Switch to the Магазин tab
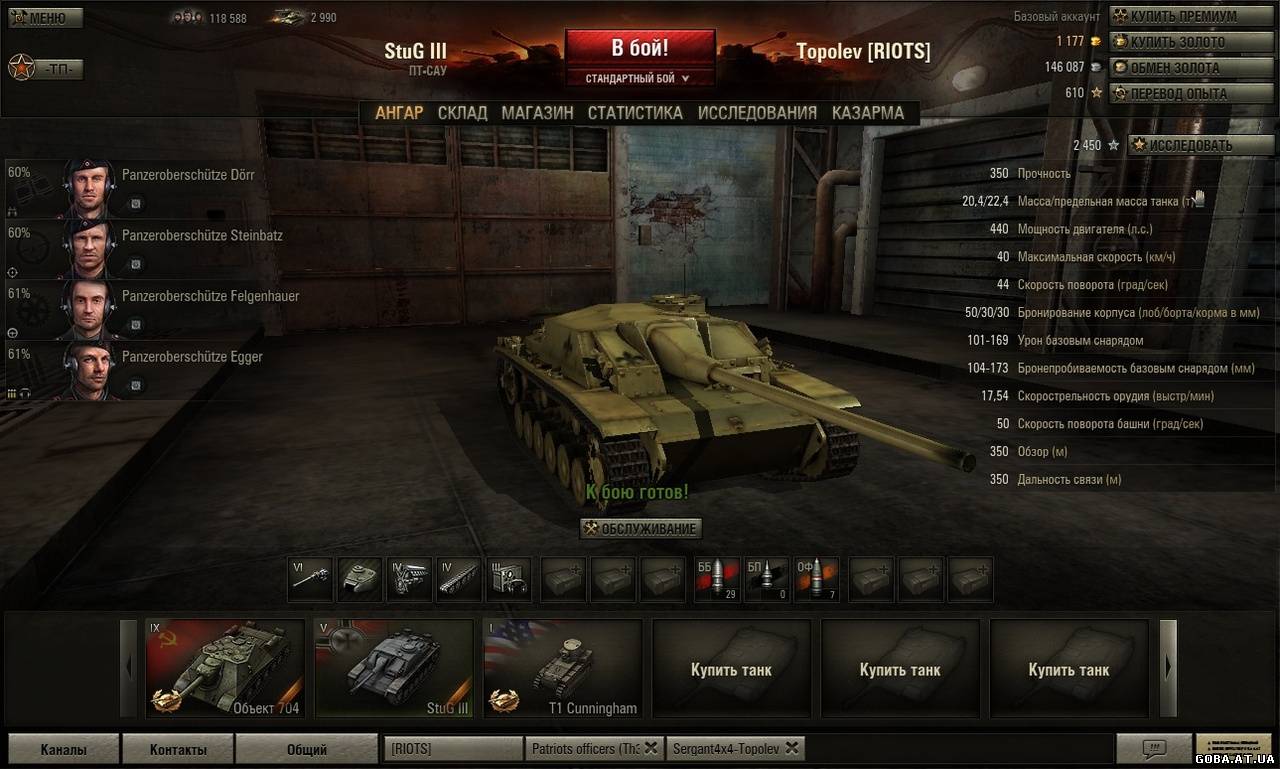This screenshot has height=769, width=1280. point(537,113)
